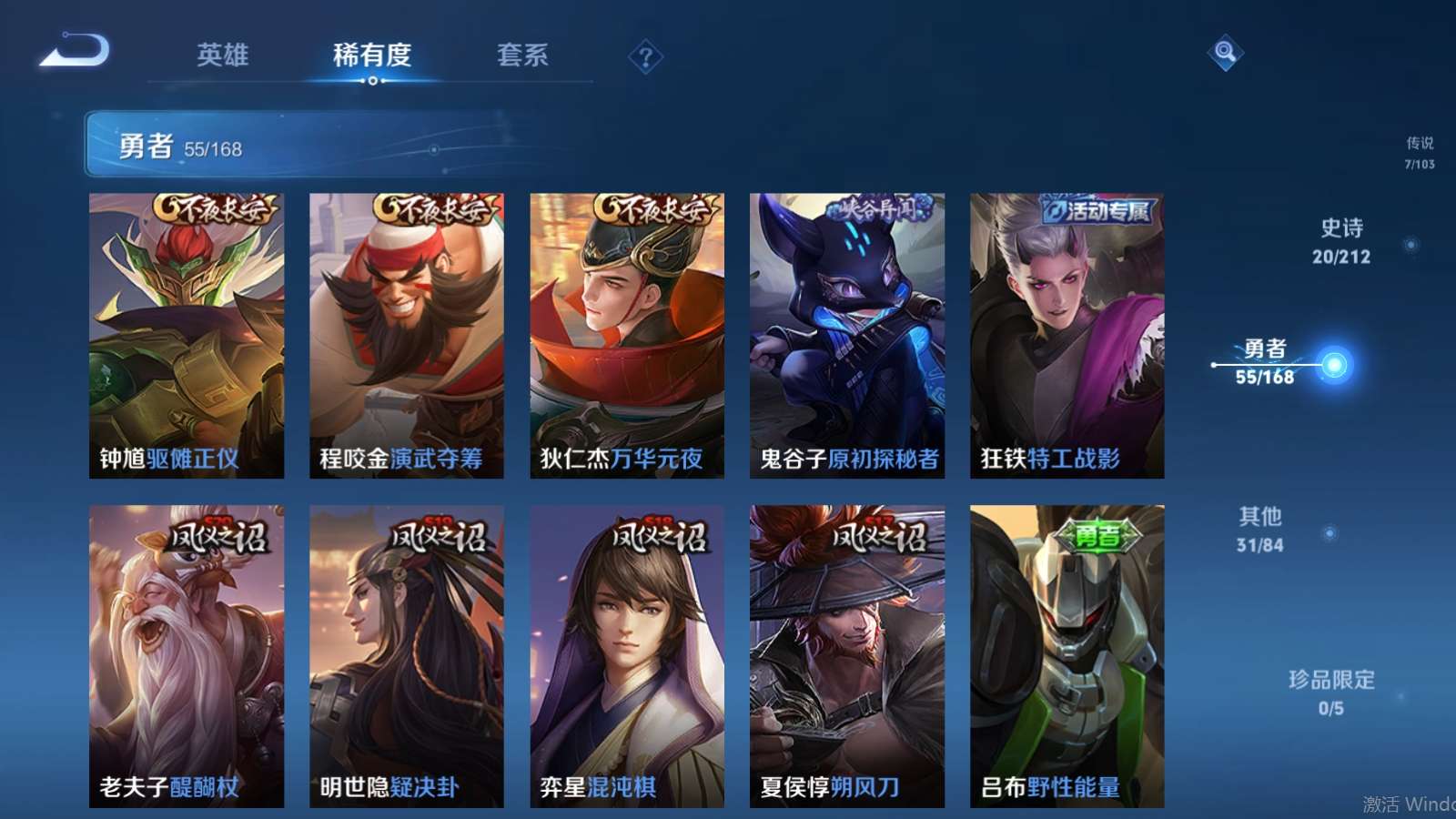Open the 狂铁 特工战影 skin card

[1067, 335]
